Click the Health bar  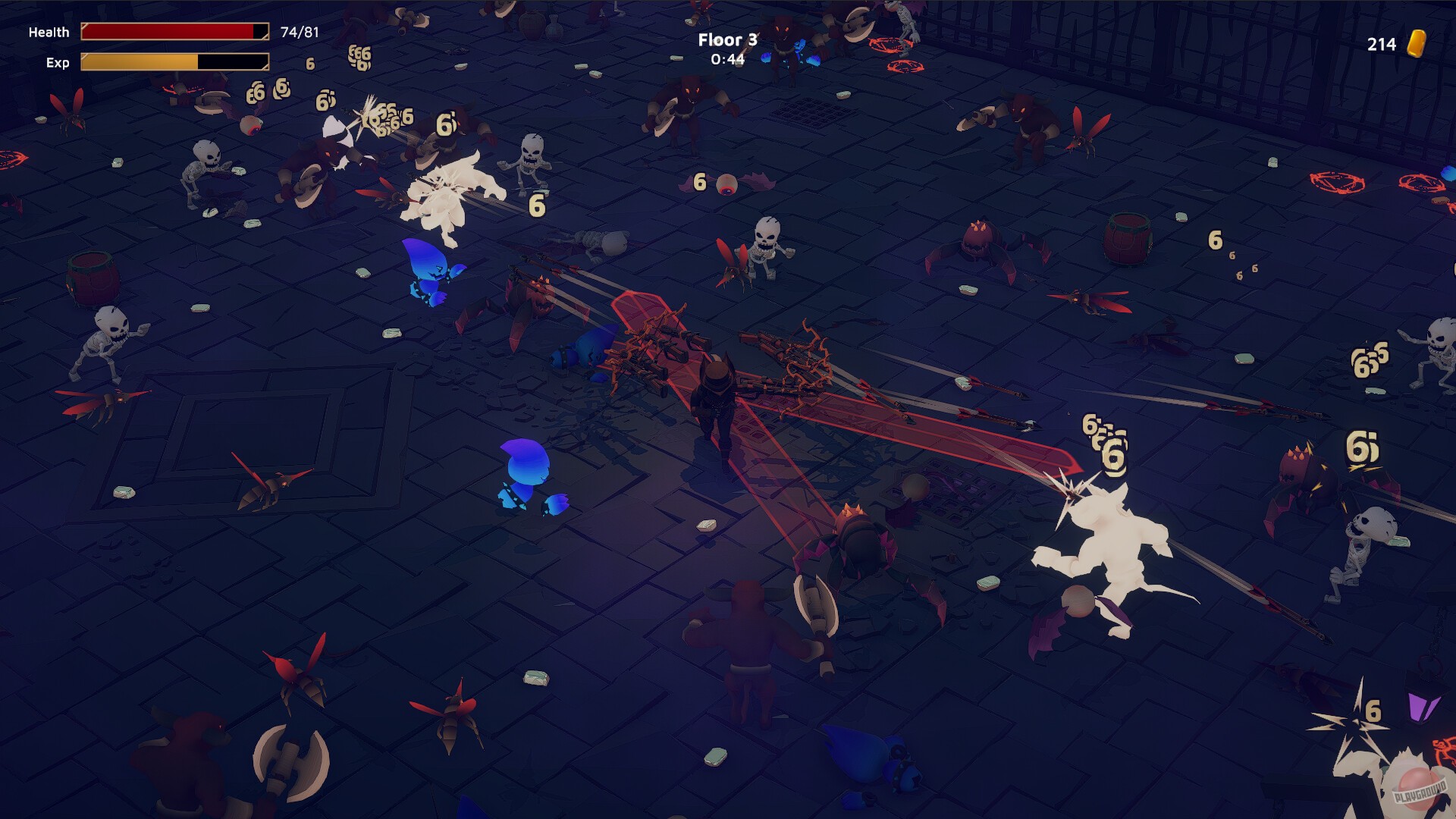174,32
